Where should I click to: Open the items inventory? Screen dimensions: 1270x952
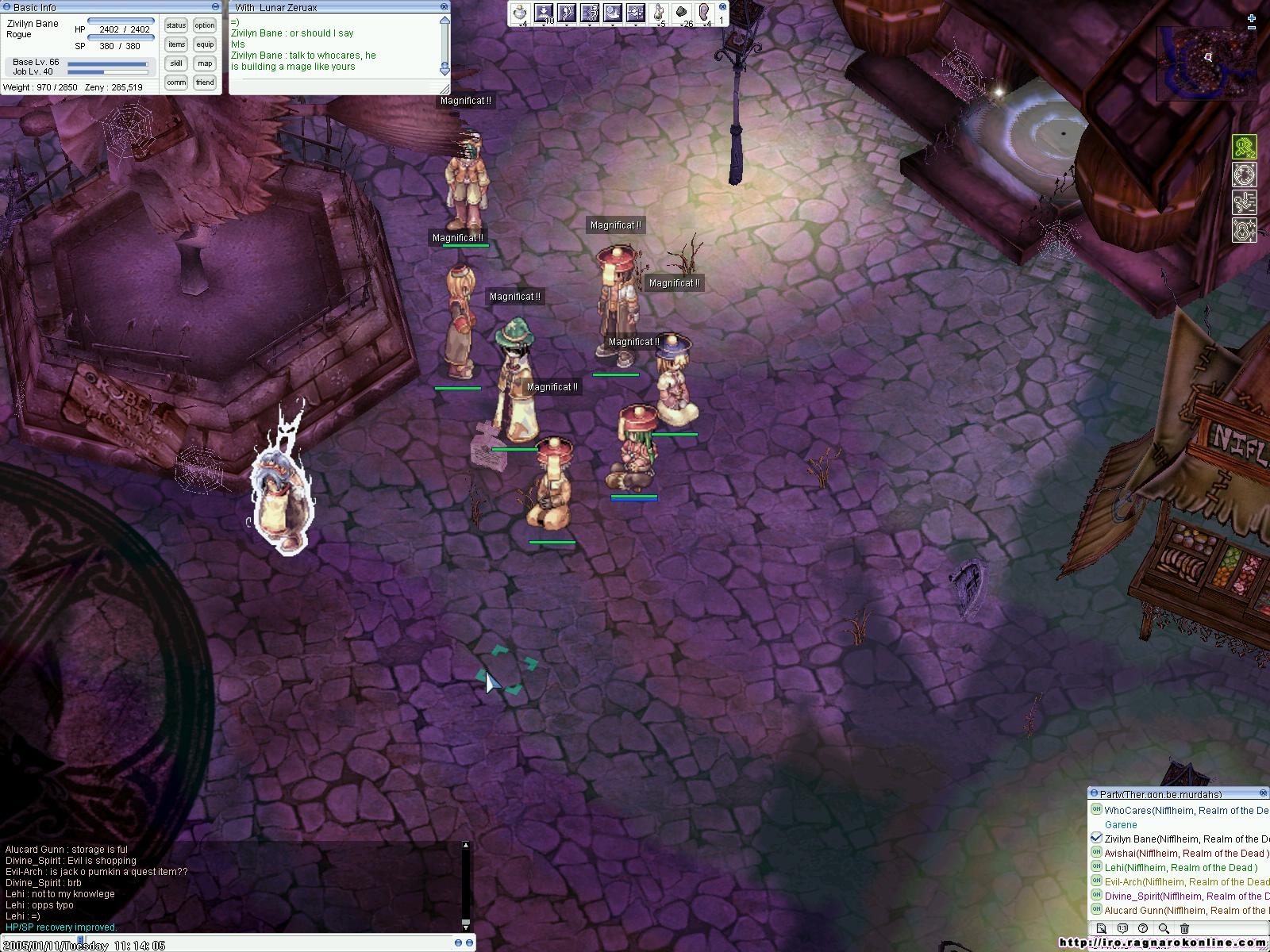(x=176, y=44)
